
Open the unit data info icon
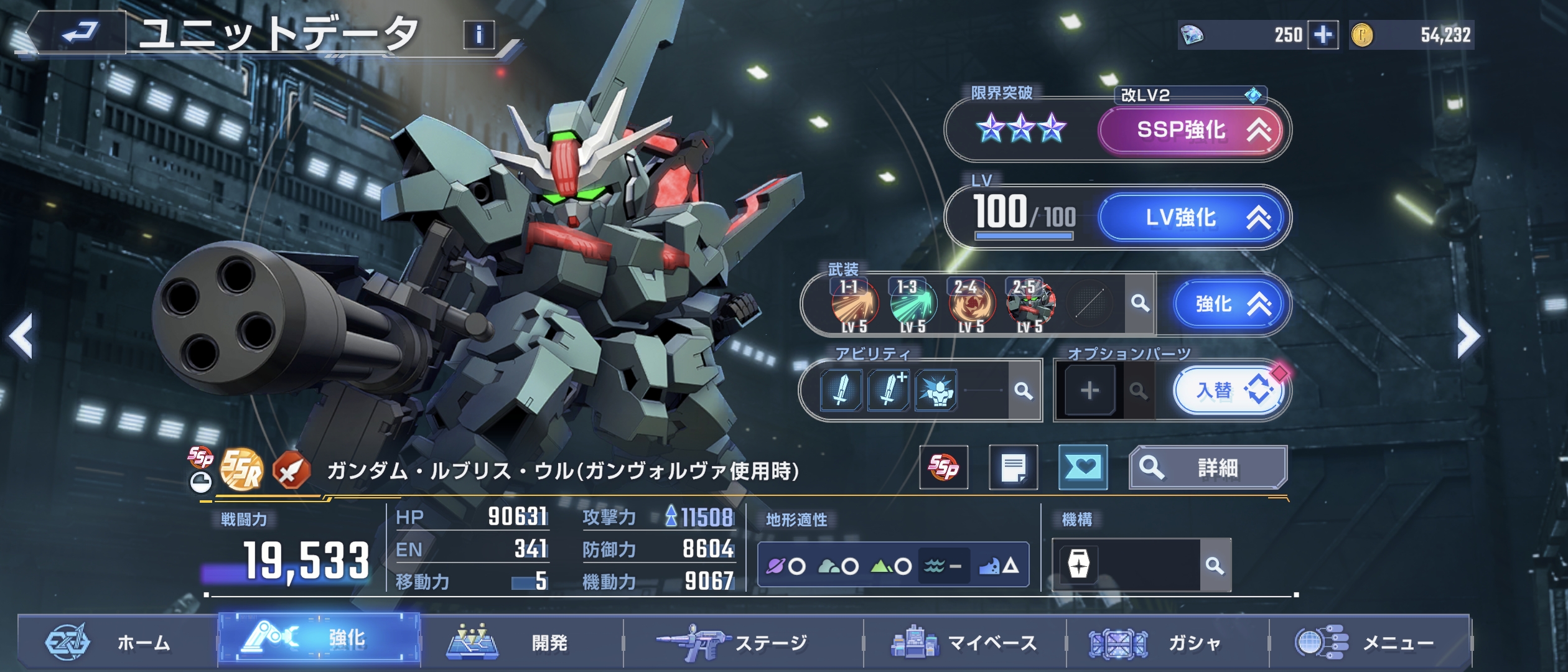[x=478, y=34]
